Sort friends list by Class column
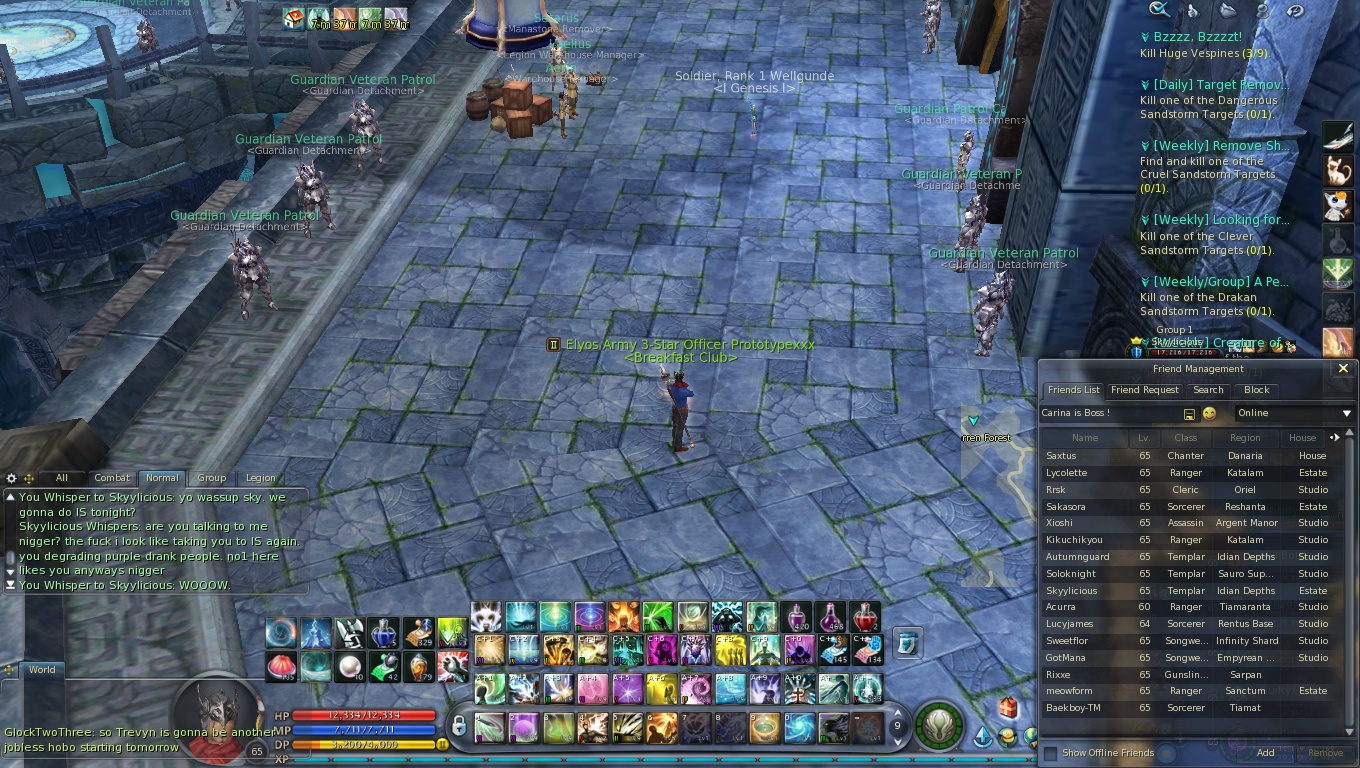This screenshot has width=1360, height=768. (1185, 438)
